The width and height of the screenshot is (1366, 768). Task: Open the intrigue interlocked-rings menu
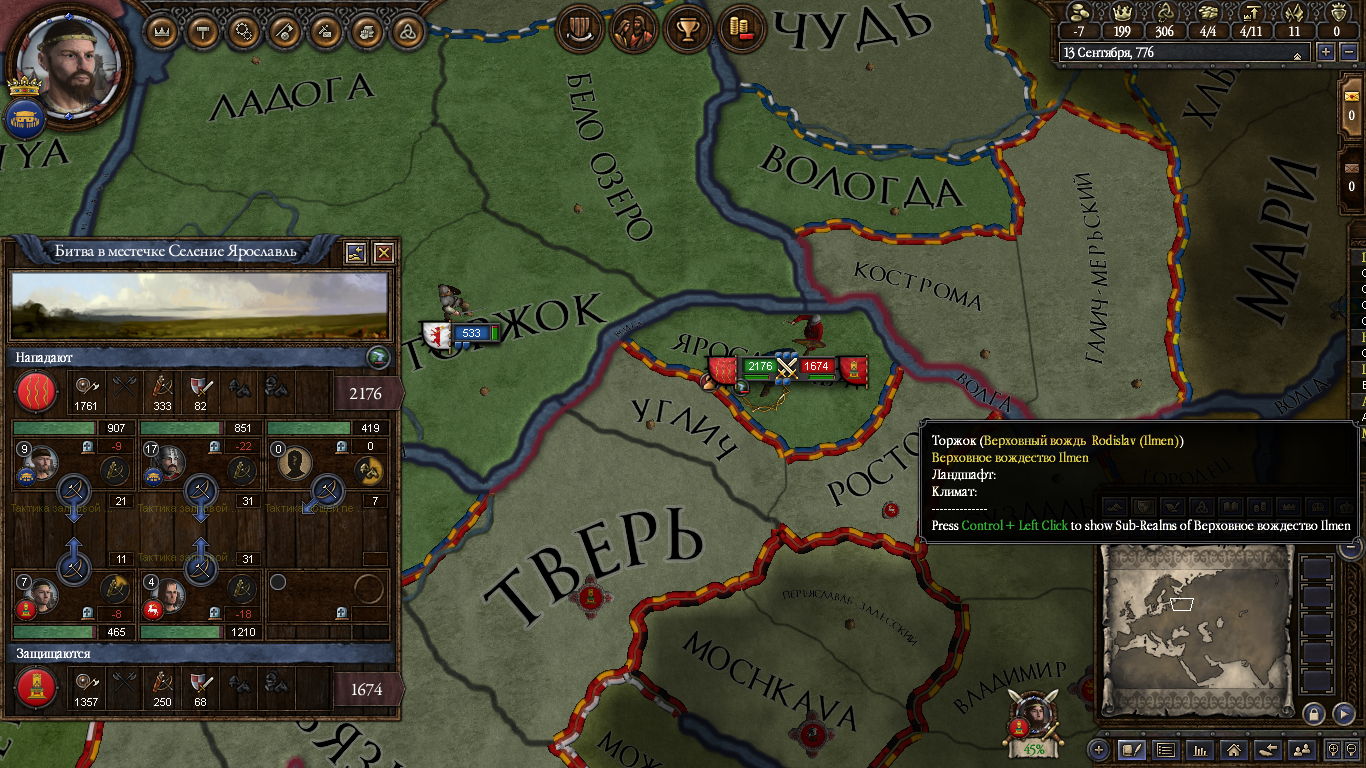tap(406, 31)
